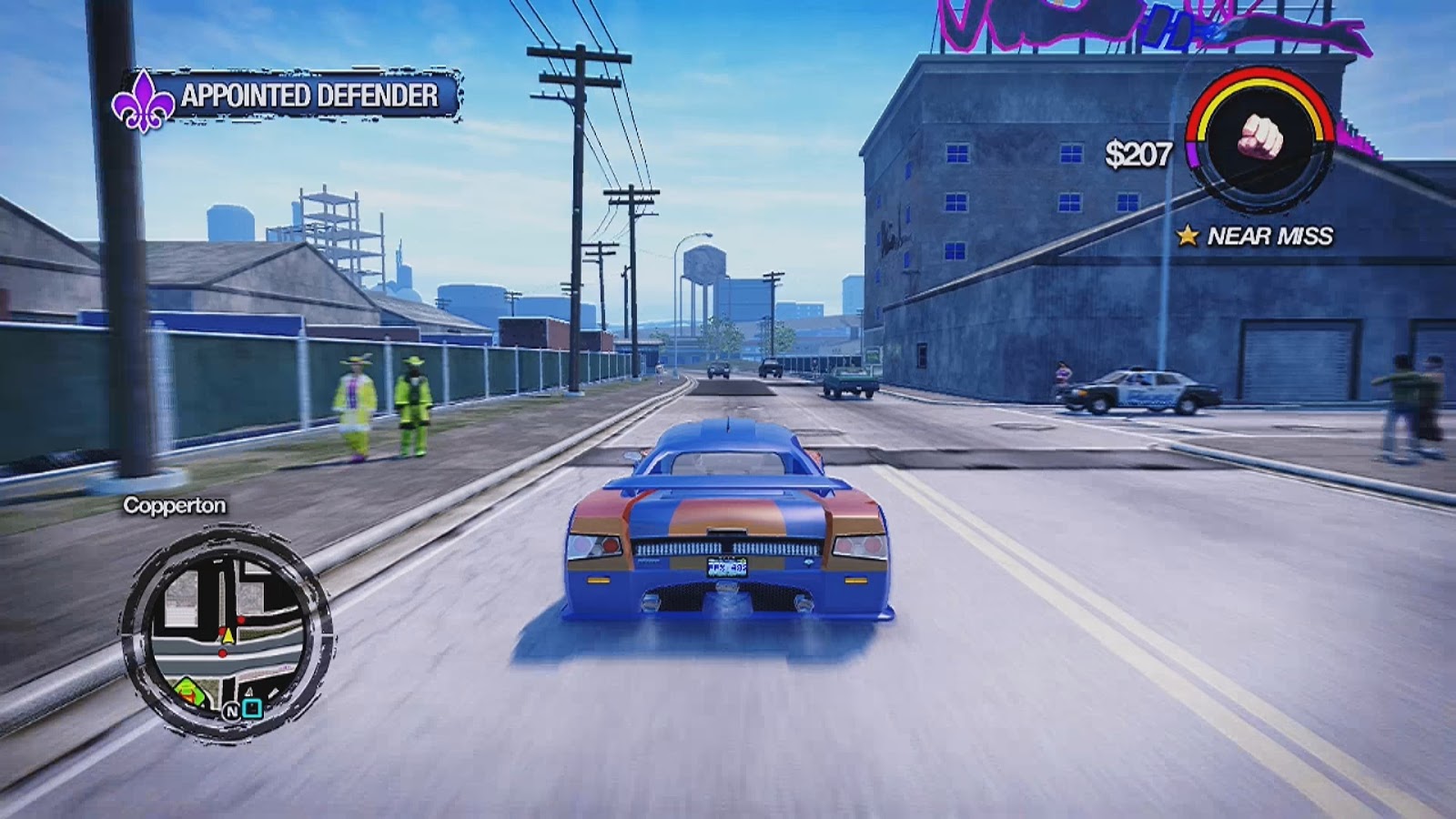
Task: Click the N compass marker below the minimap
Action: (x=231, y=711)
